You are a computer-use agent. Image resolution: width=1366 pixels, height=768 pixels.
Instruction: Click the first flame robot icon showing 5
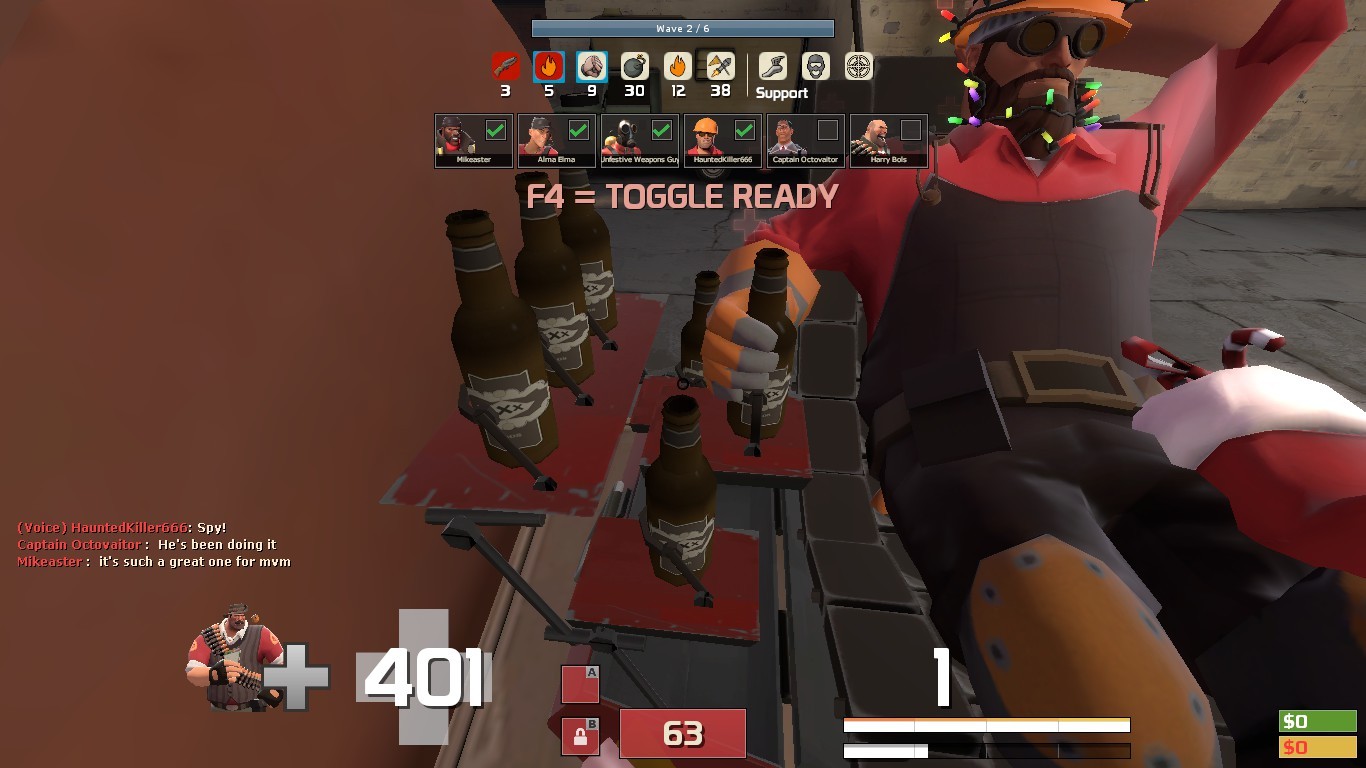[547, 65]
